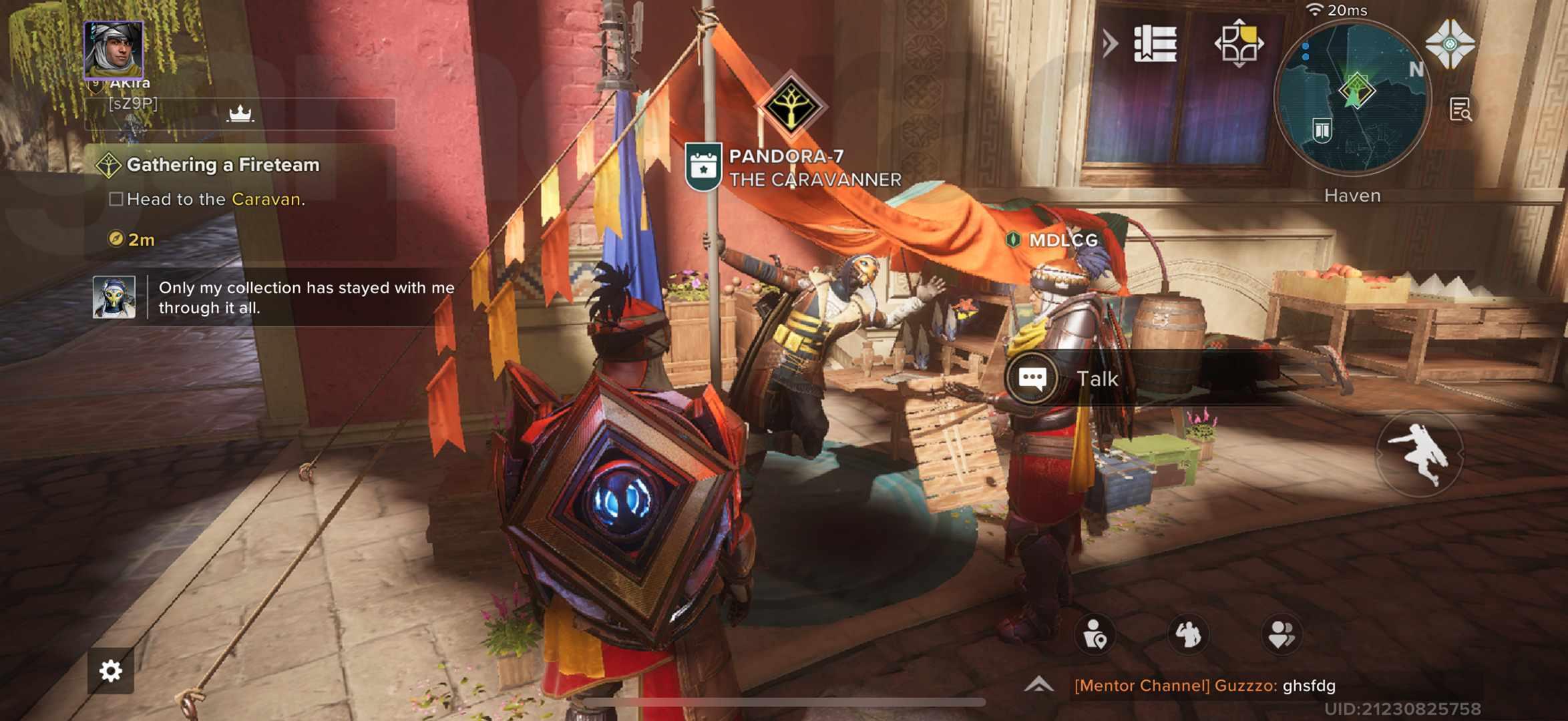The image size is (1568, 721).
Task: Open the document search icon
Action: [x=1460, y=110]
